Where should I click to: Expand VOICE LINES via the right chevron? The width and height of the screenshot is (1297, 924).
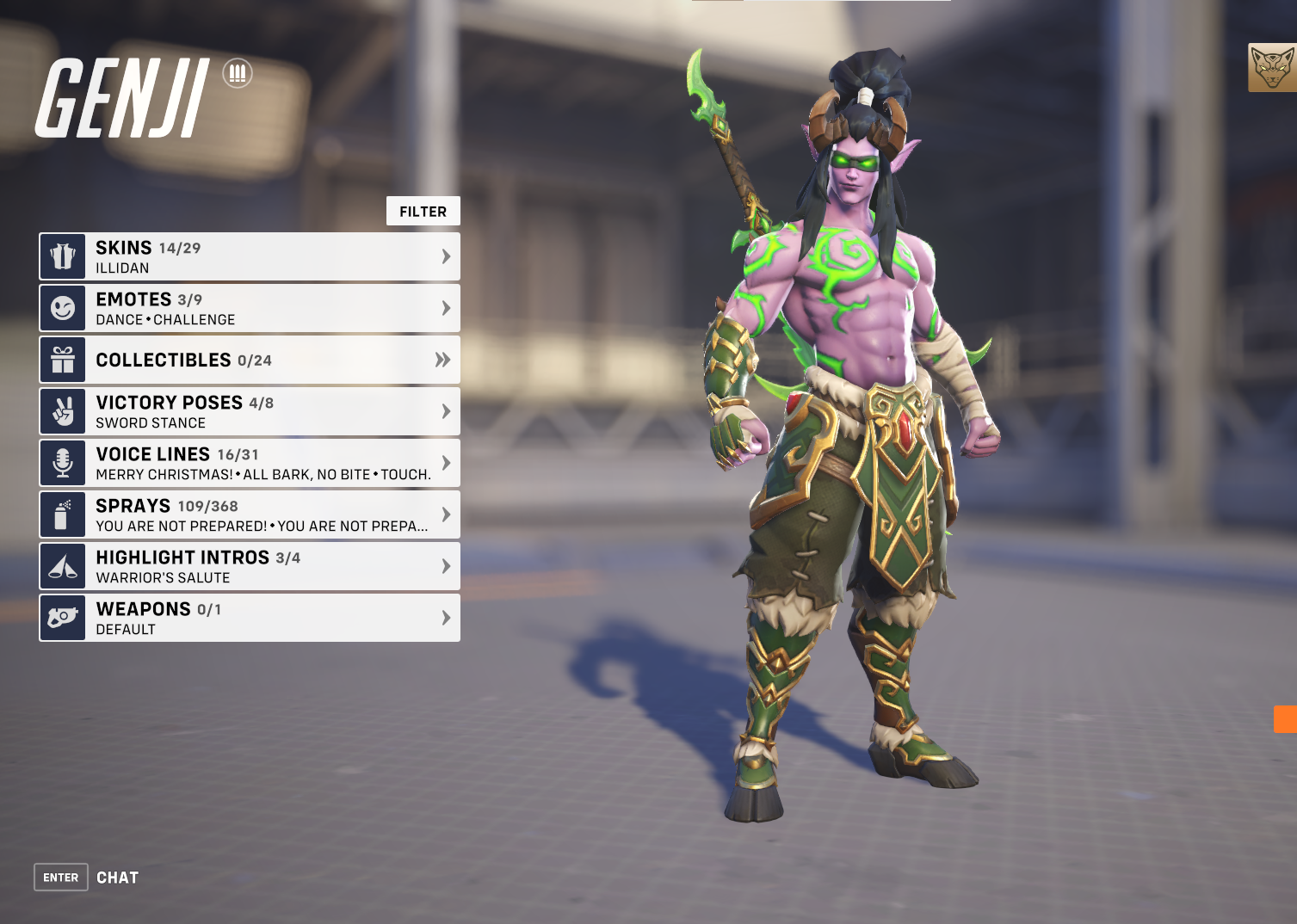click(x=445, y=462)
